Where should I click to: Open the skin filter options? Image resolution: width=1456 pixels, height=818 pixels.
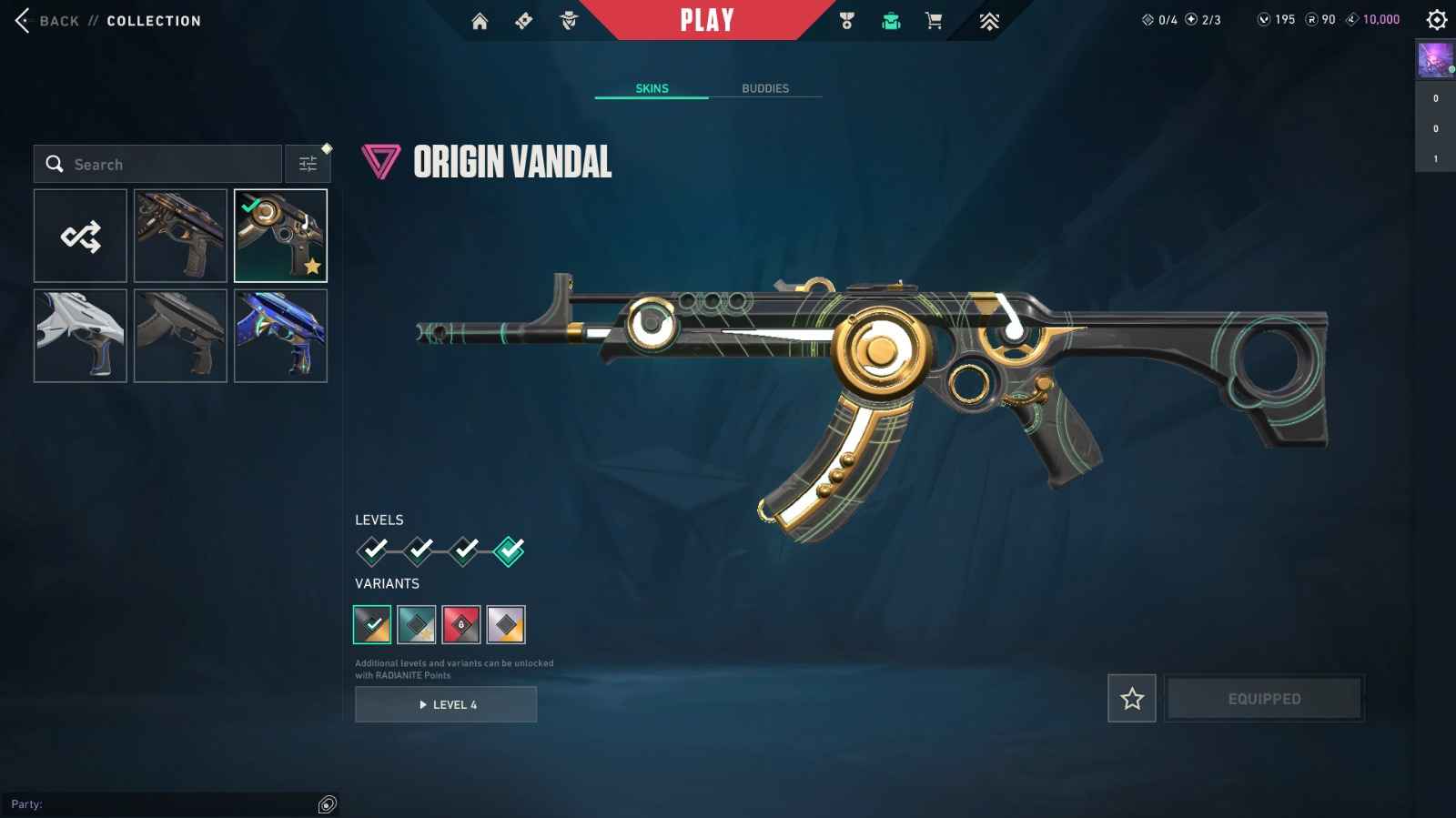[x=308, y=164]
